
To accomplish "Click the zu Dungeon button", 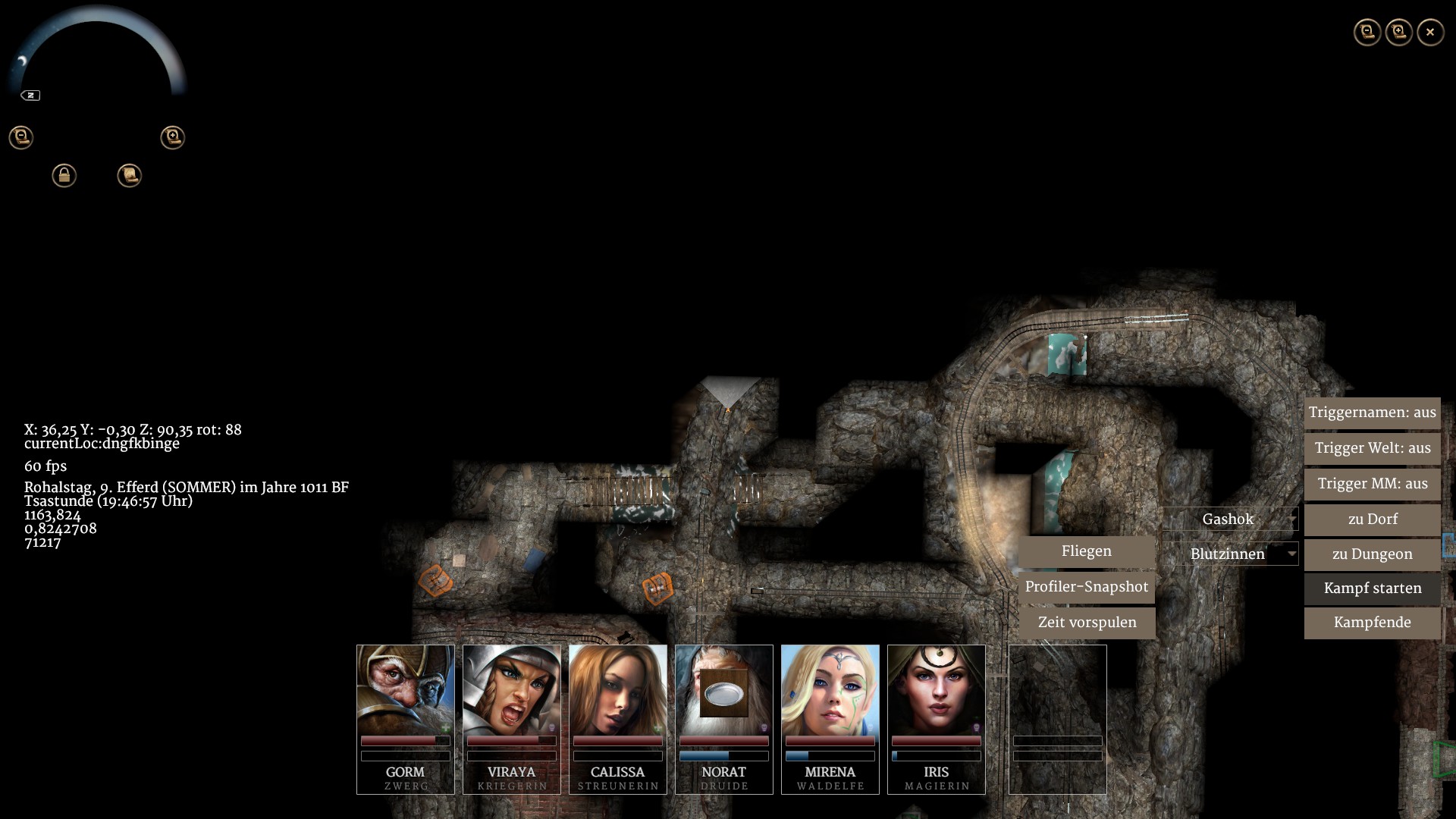I will (x=1372, y=554).
